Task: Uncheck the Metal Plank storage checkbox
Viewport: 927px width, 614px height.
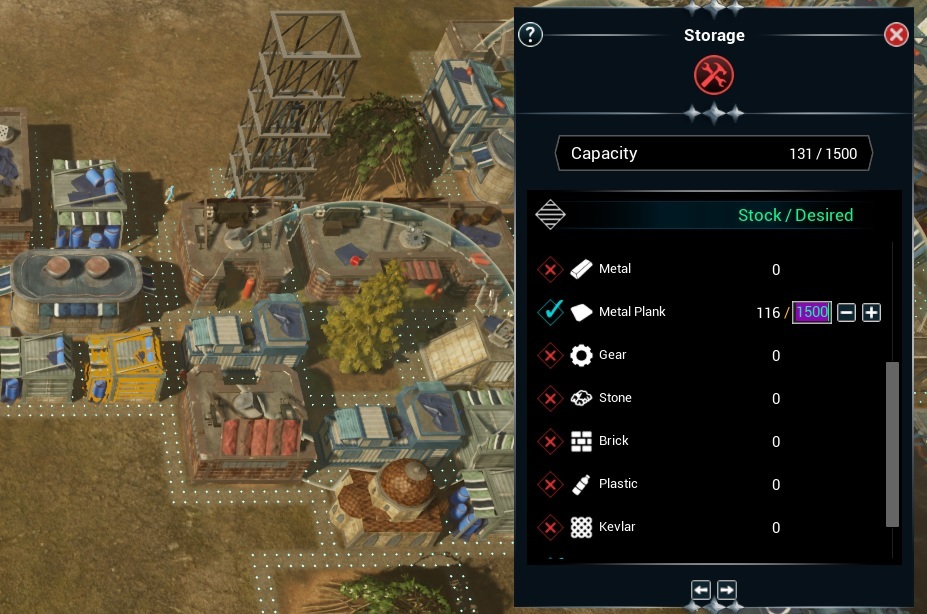Action: point(550,312)
